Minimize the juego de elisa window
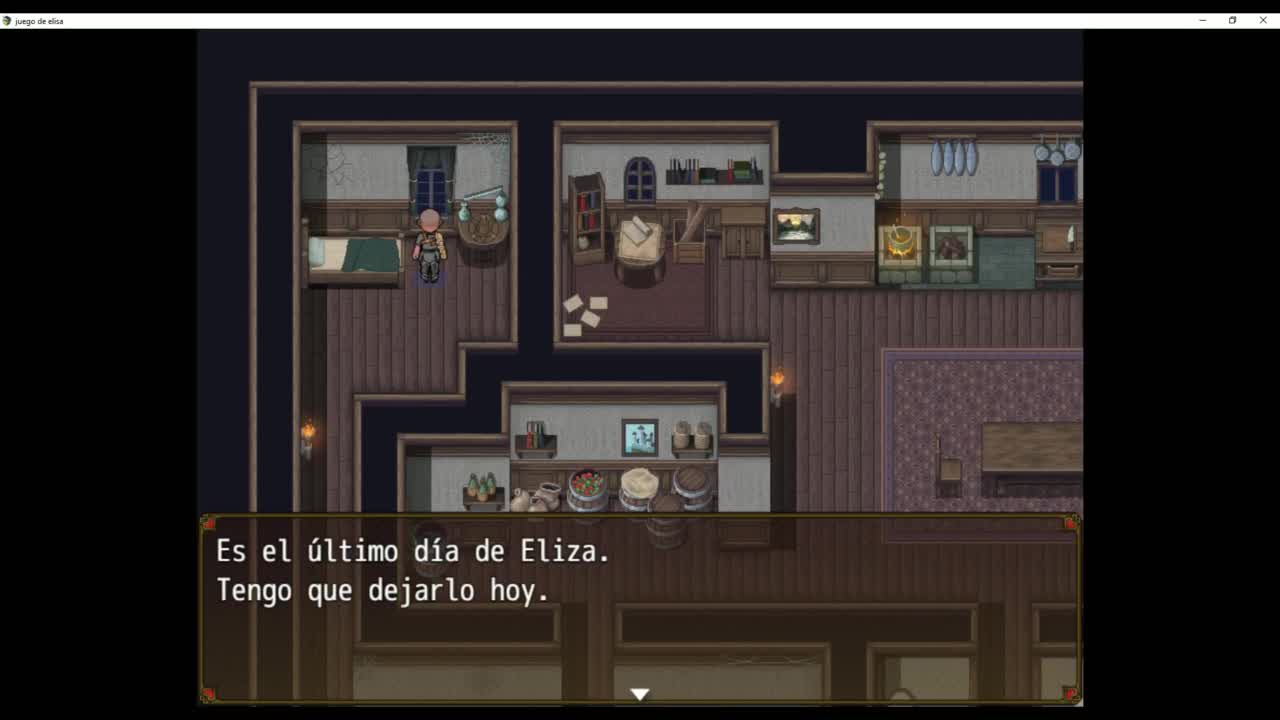The image size is (1280, 720). [x=1202, y=20]
